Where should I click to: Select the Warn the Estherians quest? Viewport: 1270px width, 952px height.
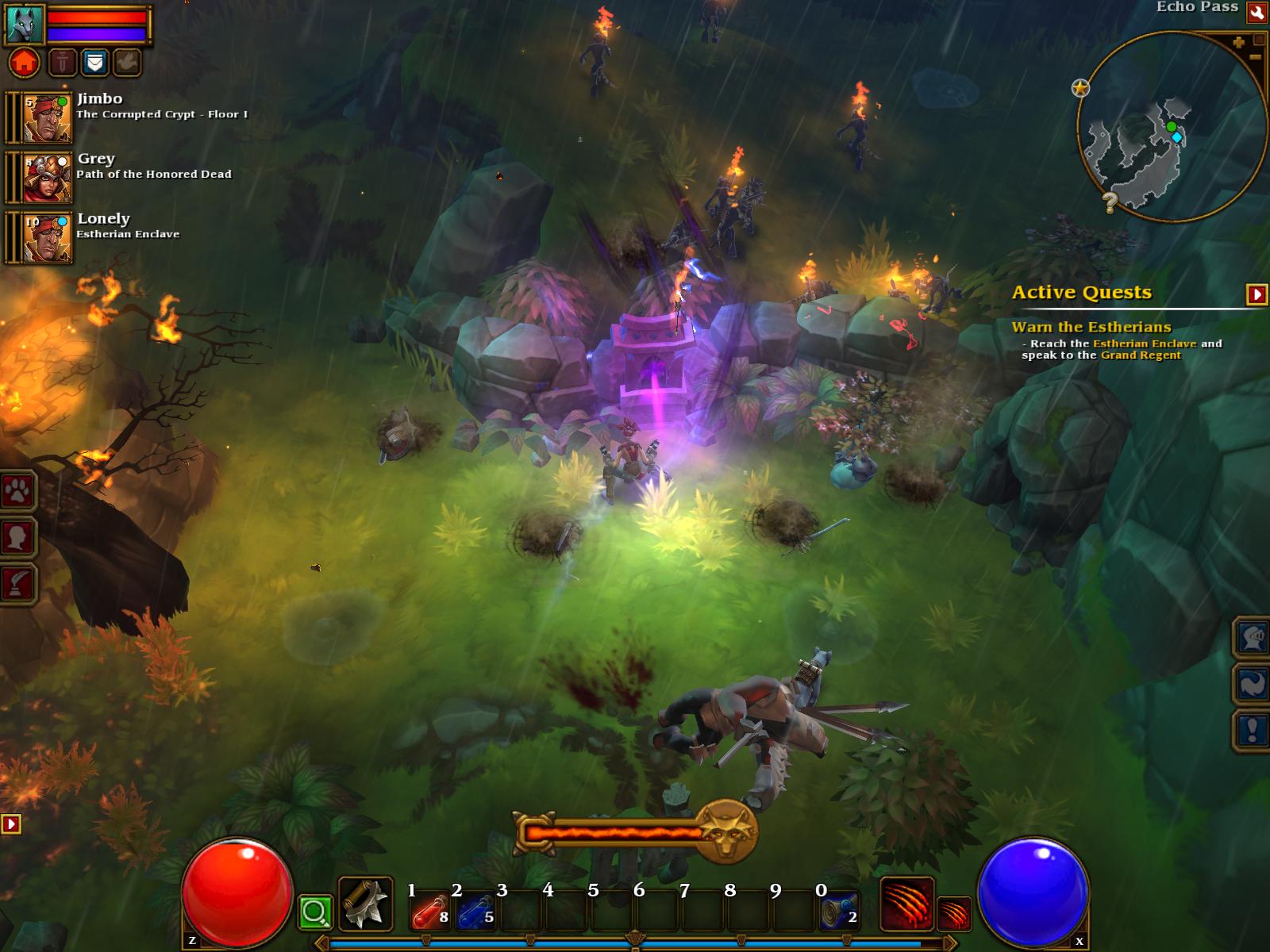(1091, 327)
